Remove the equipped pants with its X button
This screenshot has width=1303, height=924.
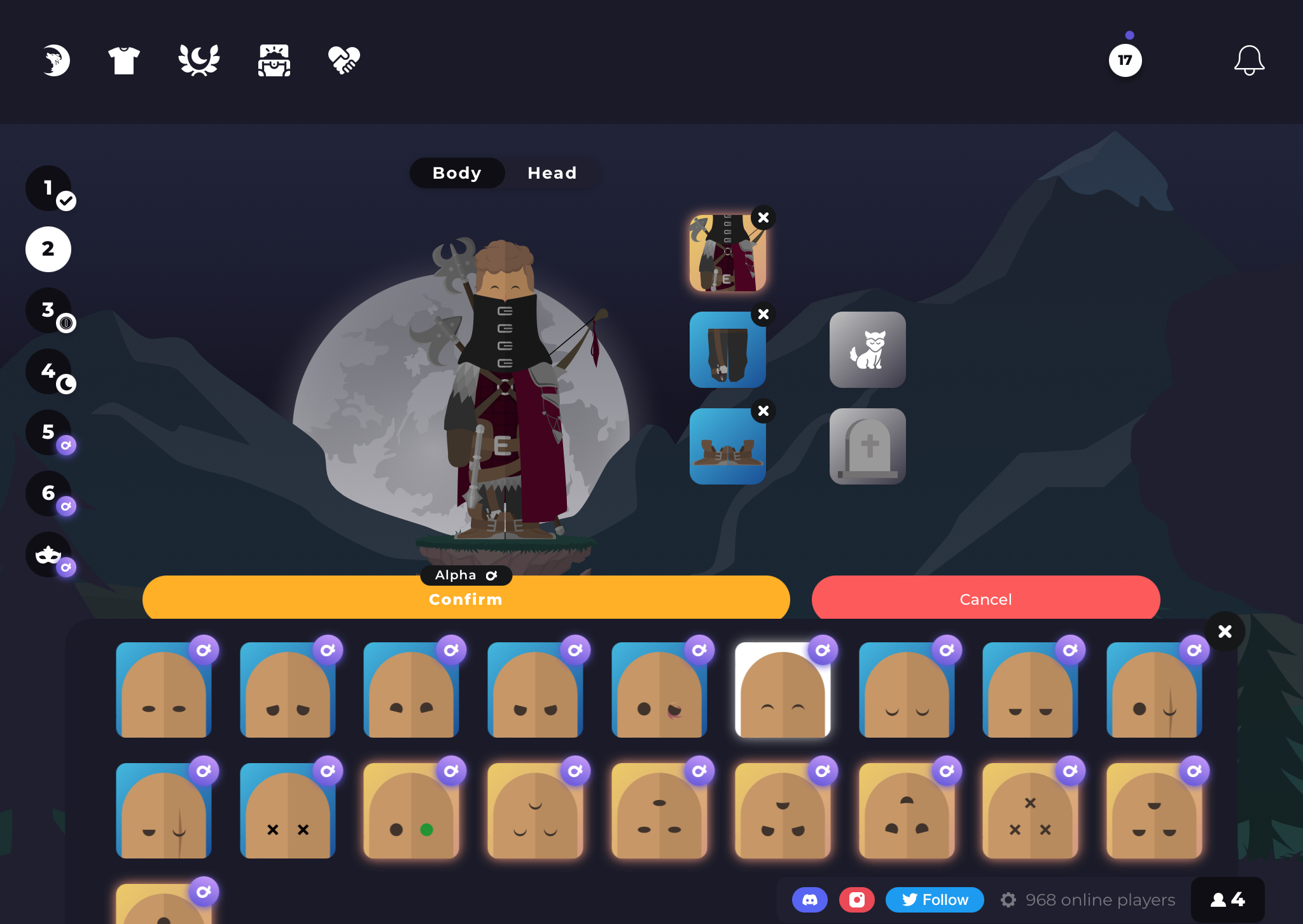[x=763, y=314]
